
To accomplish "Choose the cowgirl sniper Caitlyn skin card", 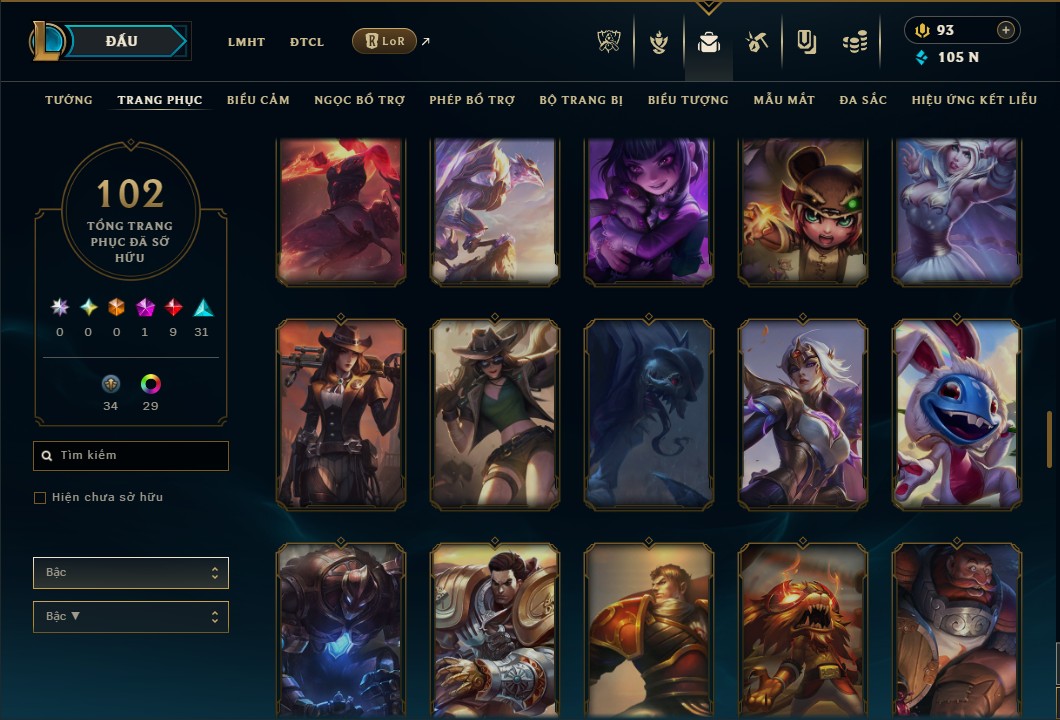I will pyautogui.click(x=341, y=415).
